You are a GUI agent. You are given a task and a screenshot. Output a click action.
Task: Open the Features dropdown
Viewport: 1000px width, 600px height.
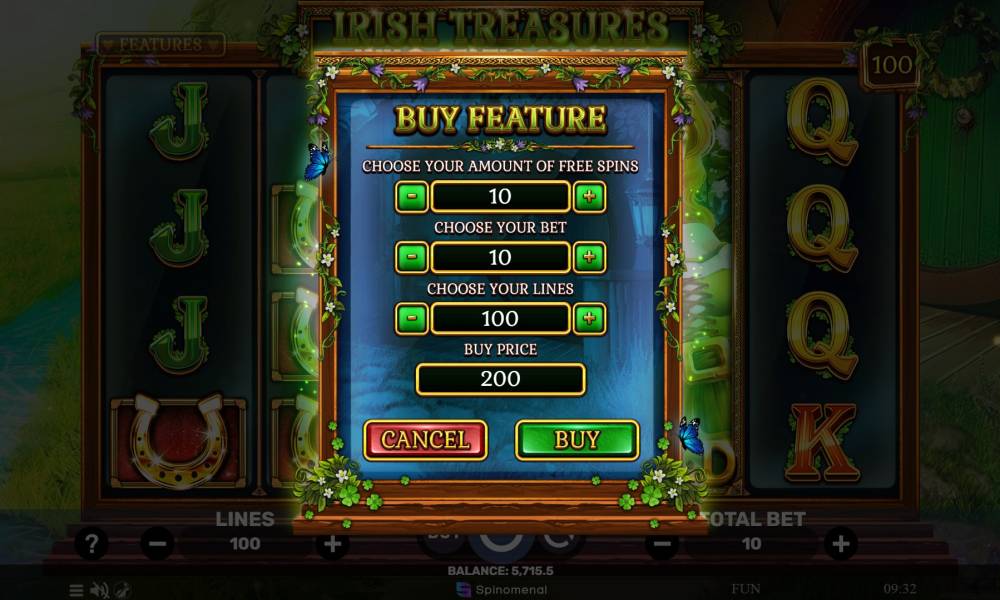point(160,45)
